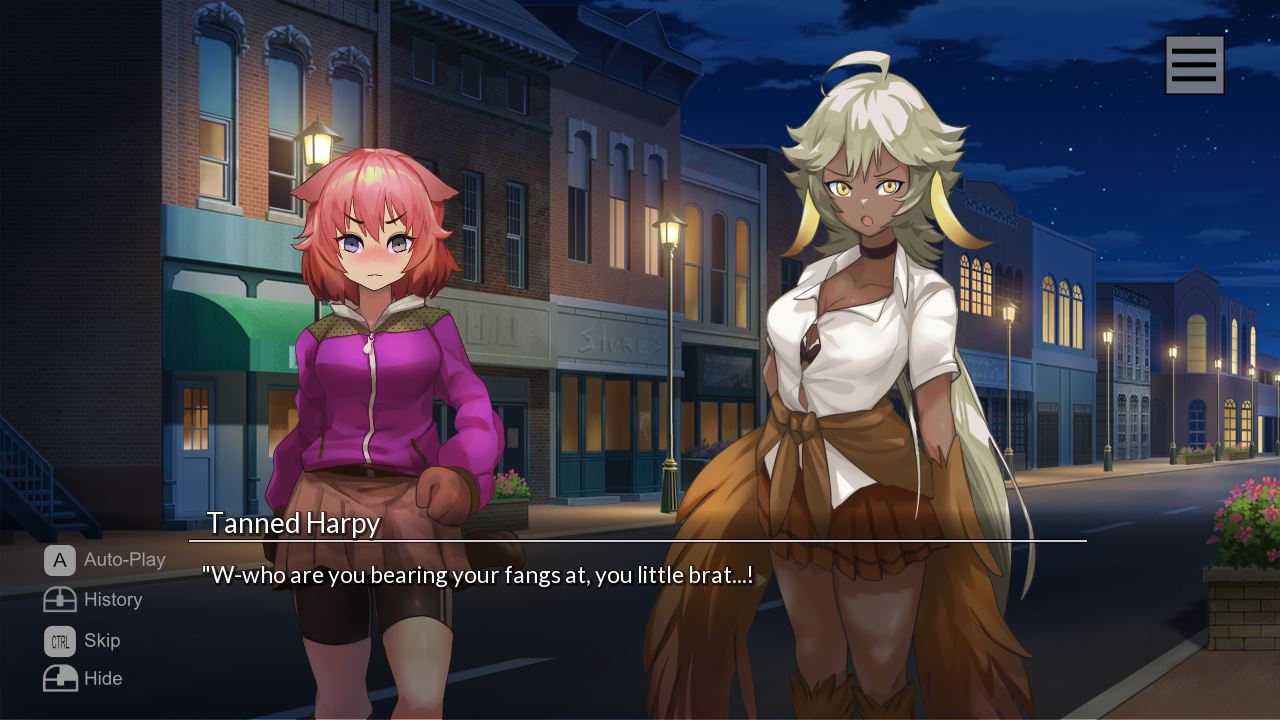The image size is (1280, 720).
Task: Open the dialogue History log
Action: tap(93, 600)
